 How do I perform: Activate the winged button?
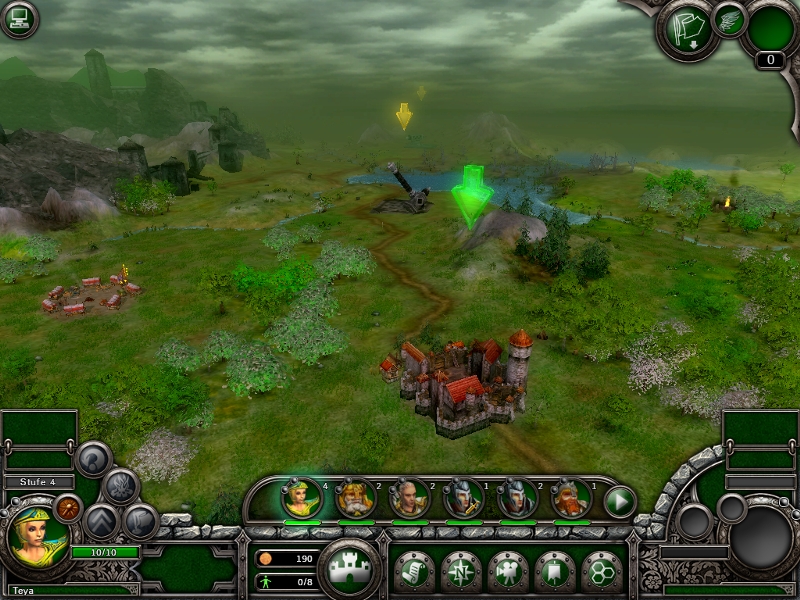[x=730, y=20]
